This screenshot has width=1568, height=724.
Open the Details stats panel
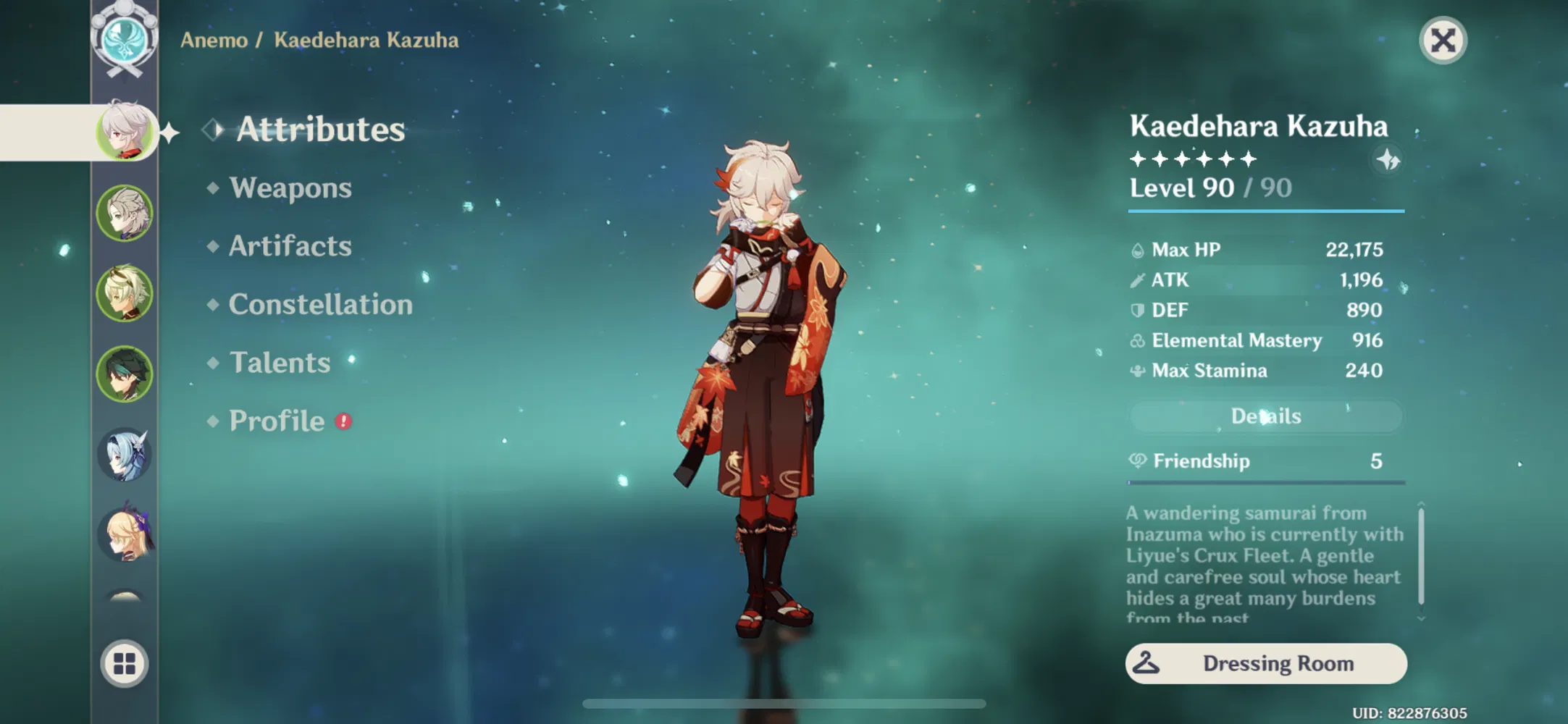[x=1265, y=415]
